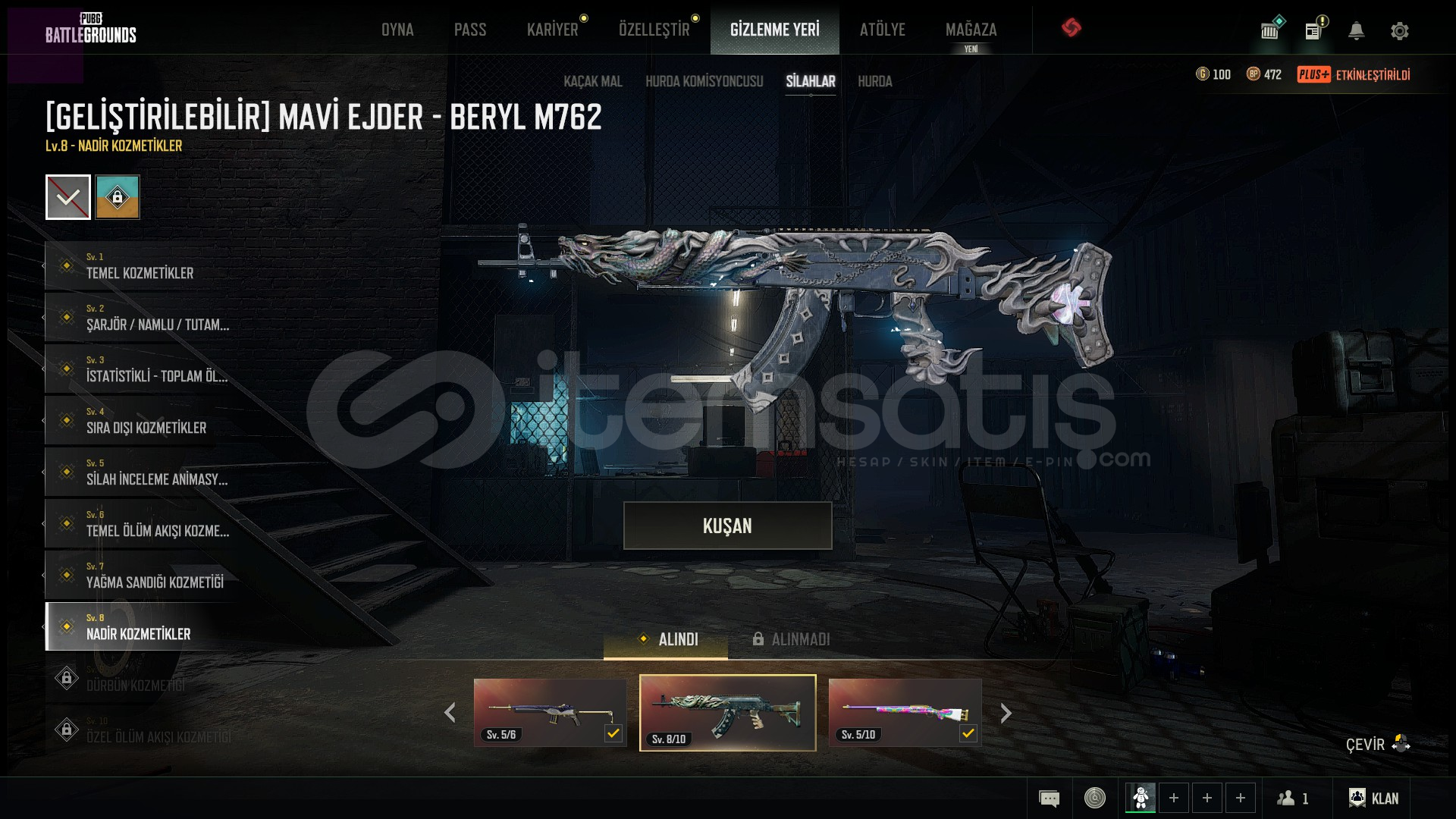Switch to the PASS tab
This screenshot has width=1456, height=819.
tap(470, 30)
